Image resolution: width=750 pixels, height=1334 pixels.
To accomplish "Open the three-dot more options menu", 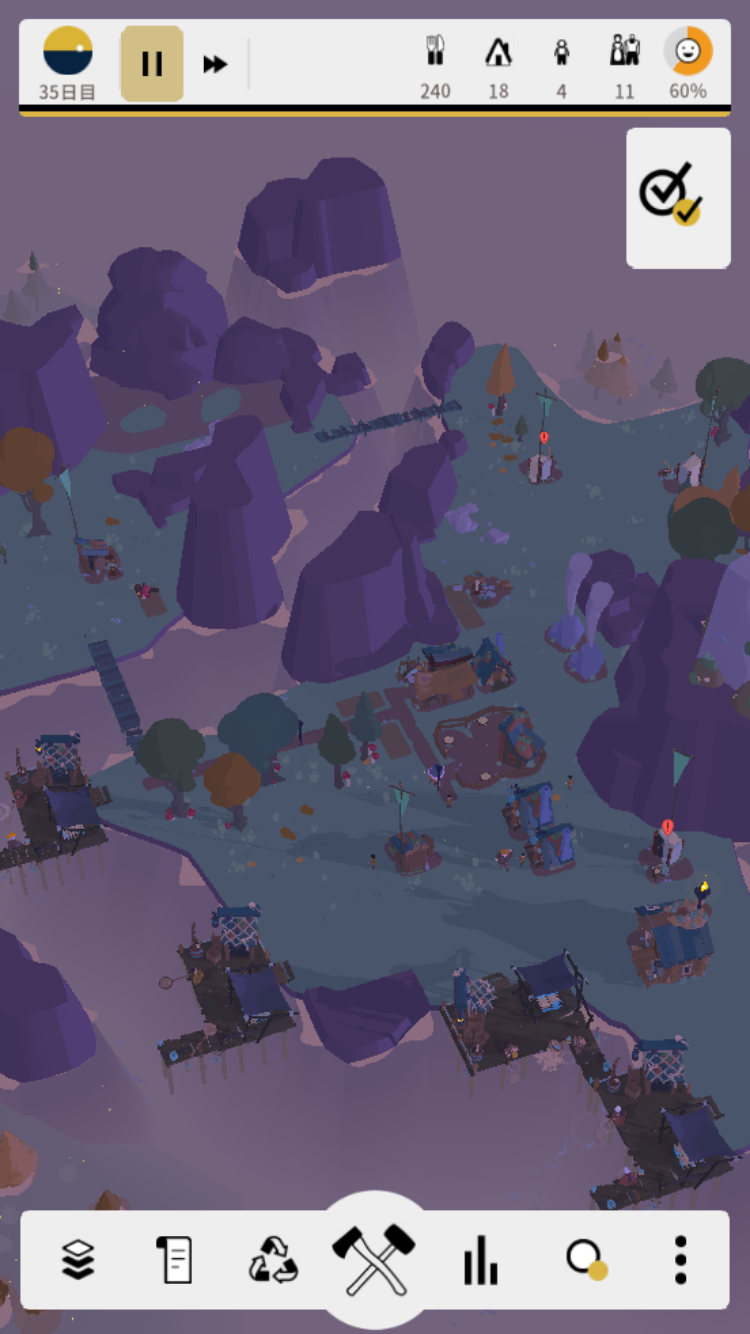I will 680,1259.
